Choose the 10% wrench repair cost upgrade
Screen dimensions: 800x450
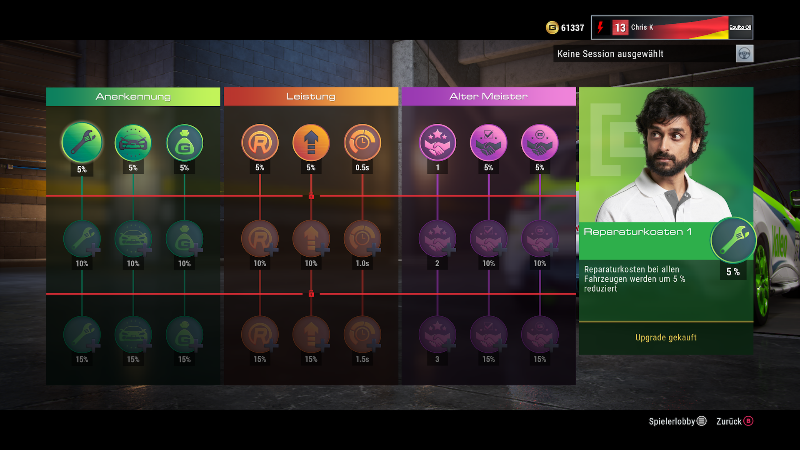[x=81, y=238]
